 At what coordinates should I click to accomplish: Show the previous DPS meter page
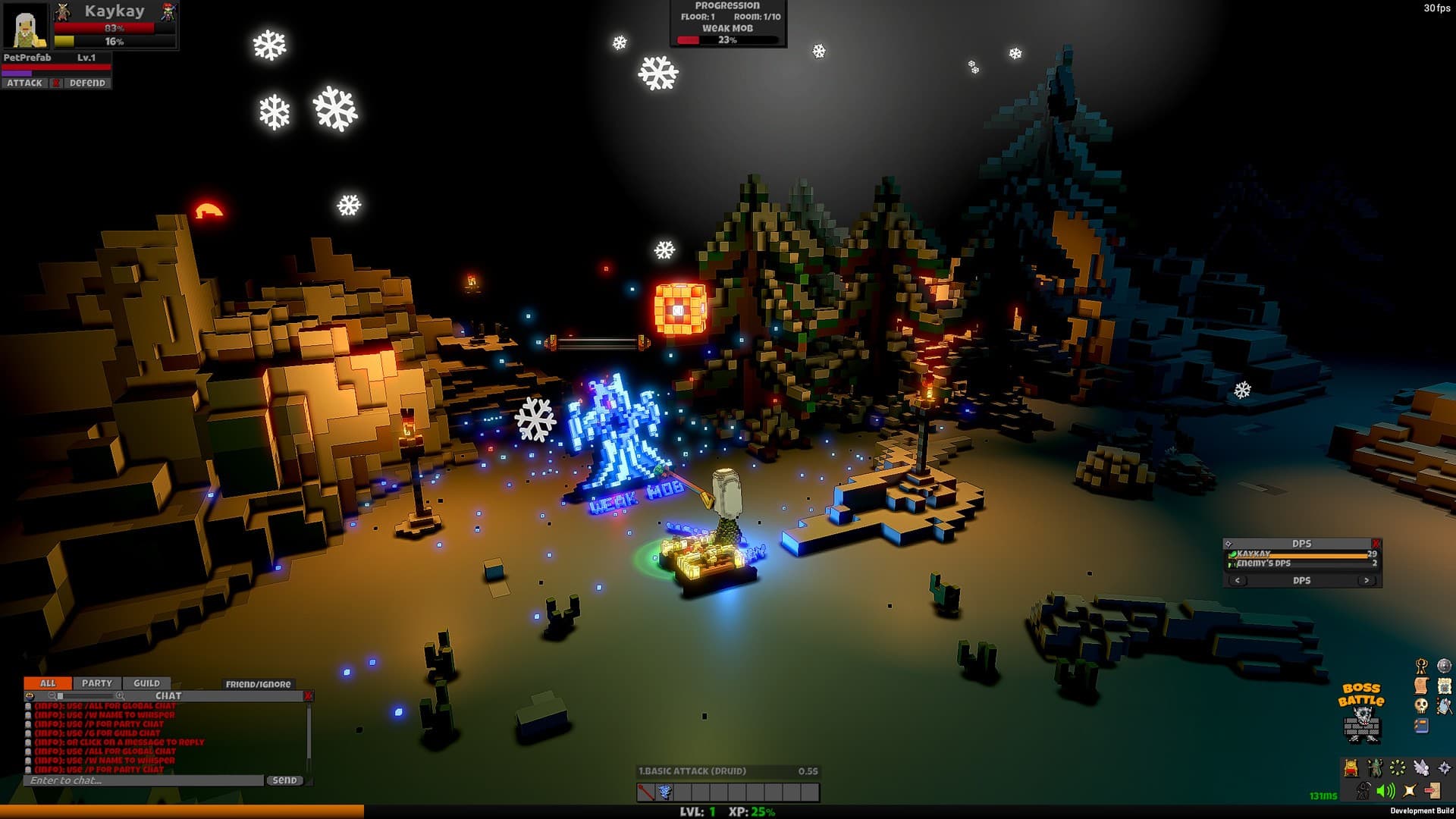(1238, 581)
